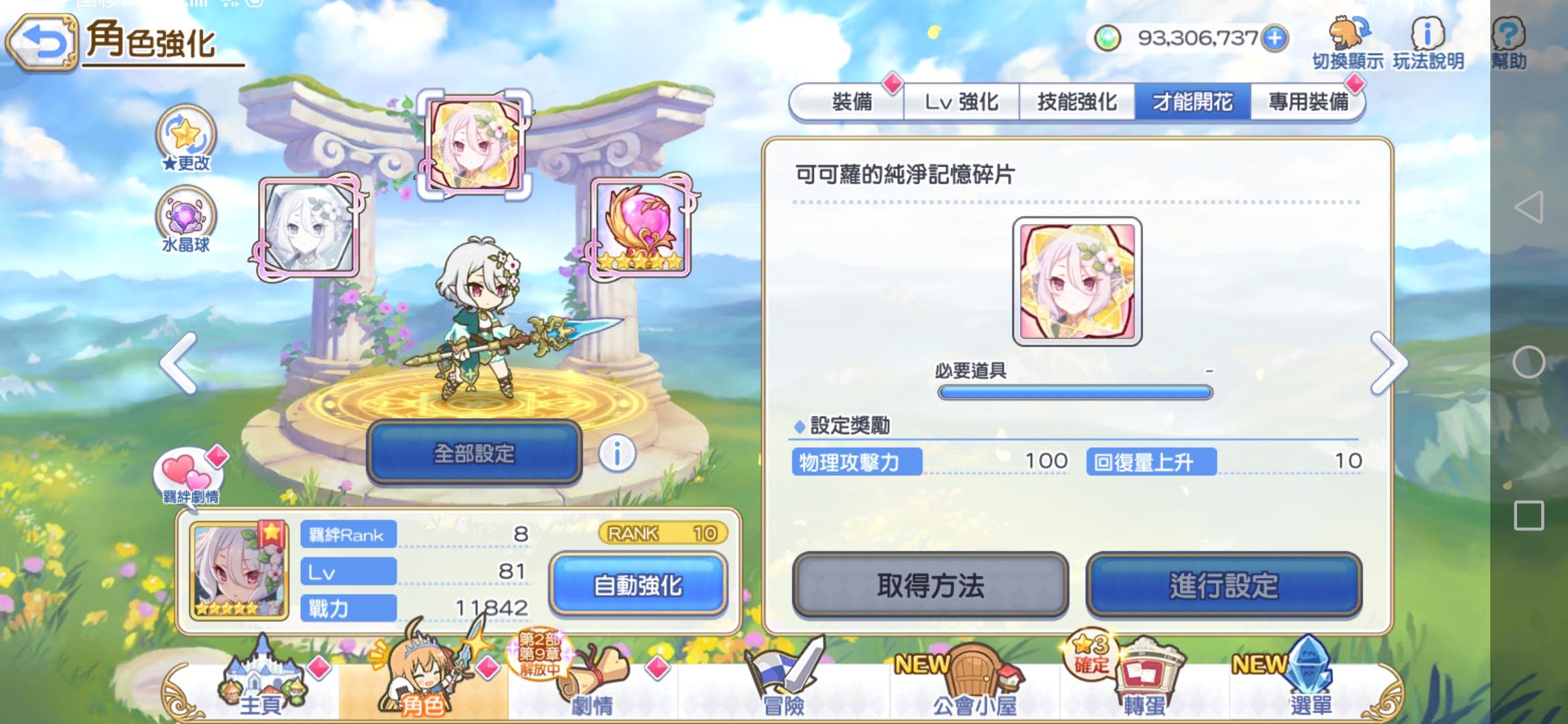
Task: Switch to the 專用裝備 tab
Action: point(1307,102)
